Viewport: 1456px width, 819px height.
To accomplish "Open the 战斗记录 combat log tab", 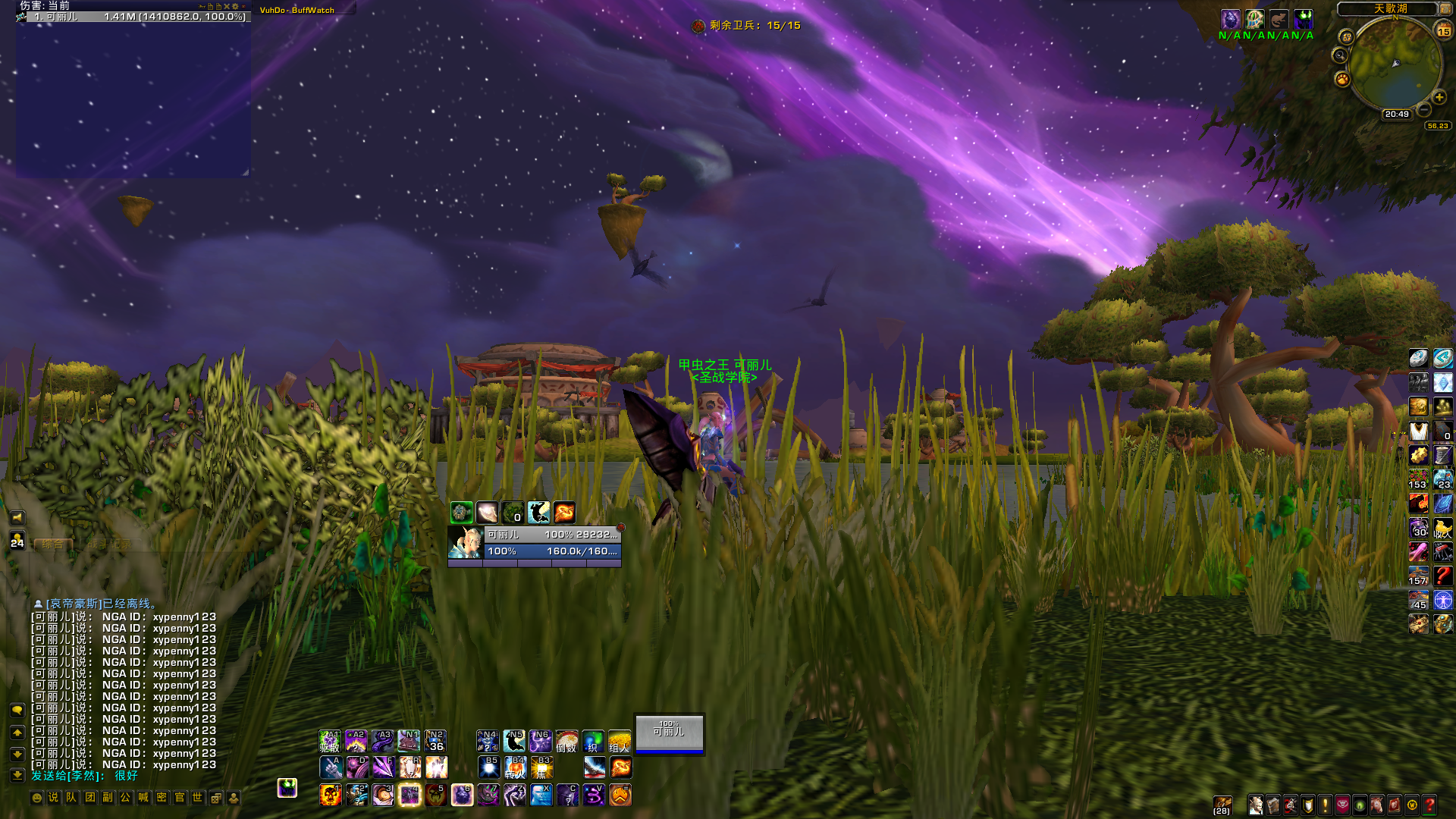I will pos(108,544).
